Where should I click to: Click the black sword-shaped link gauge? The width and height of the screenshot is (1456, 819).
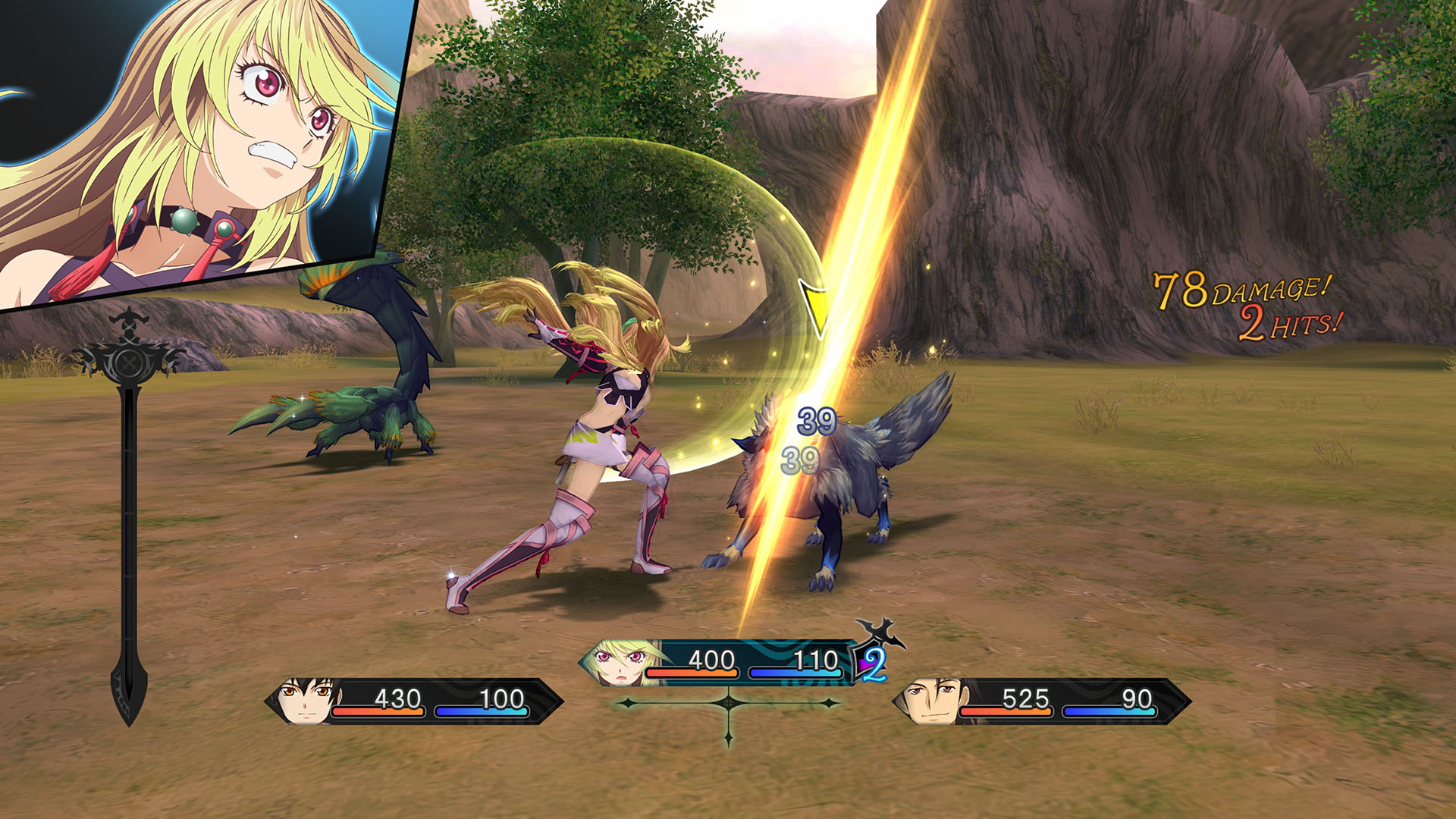coord(130,516)
